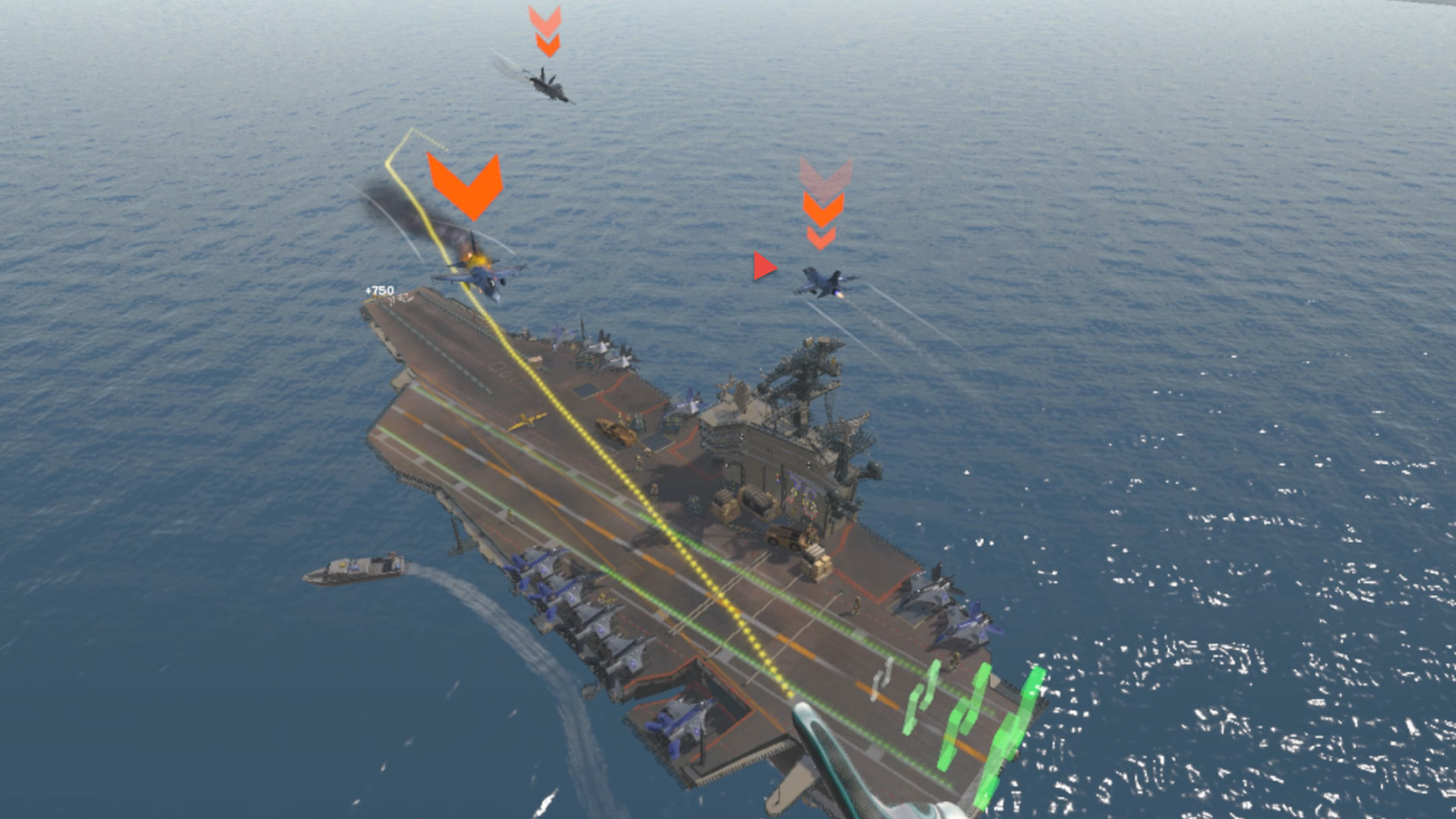Click the red triangle threat indicator
The height and width of the screenshot is (819, 1456).
[x=764, y=265]
